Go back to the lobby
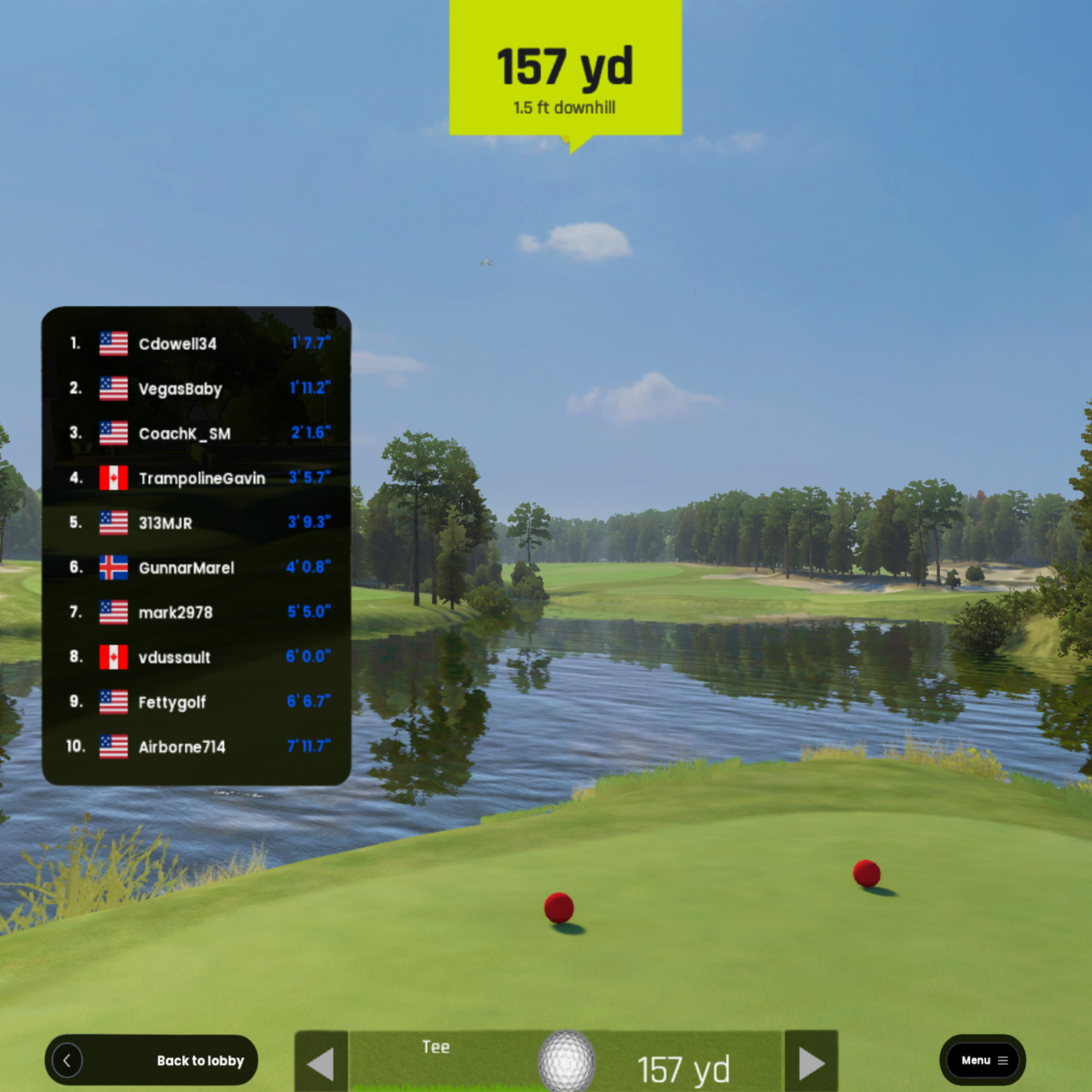 click(x=151, y=1060)
